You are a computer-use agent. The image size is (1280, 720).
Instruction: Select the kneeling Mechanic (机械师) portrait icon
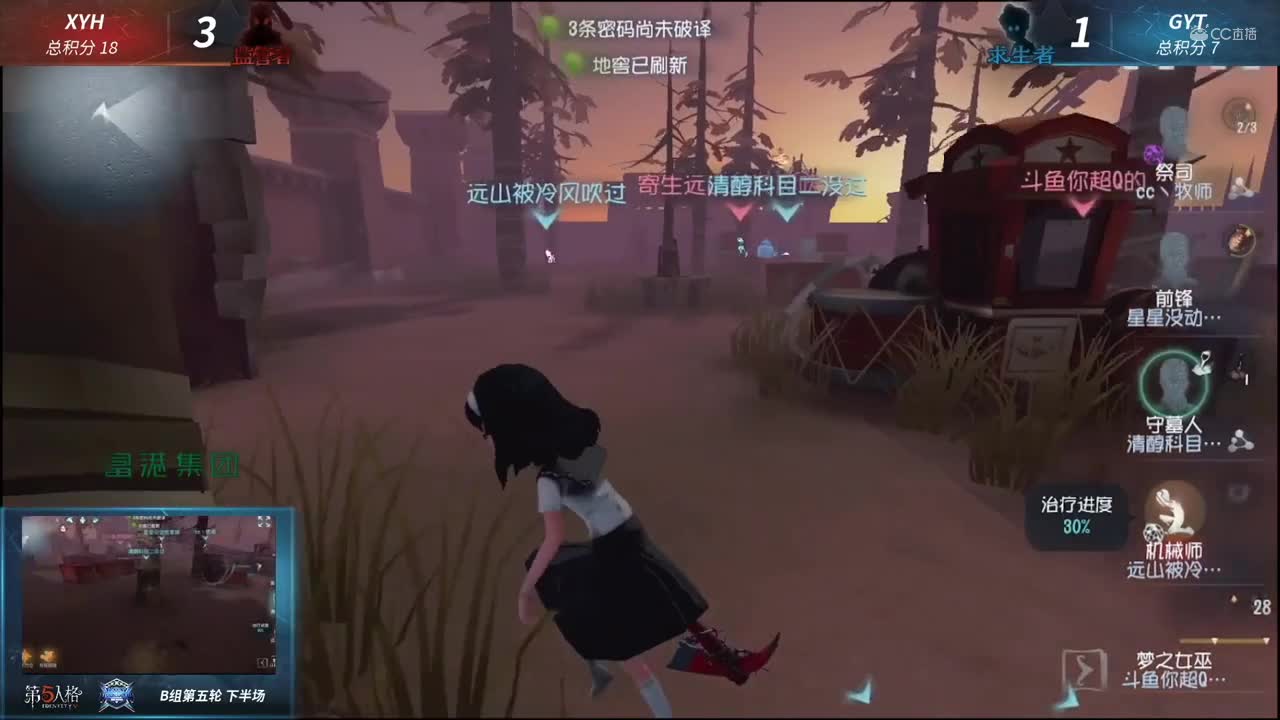click(1172, 509)
